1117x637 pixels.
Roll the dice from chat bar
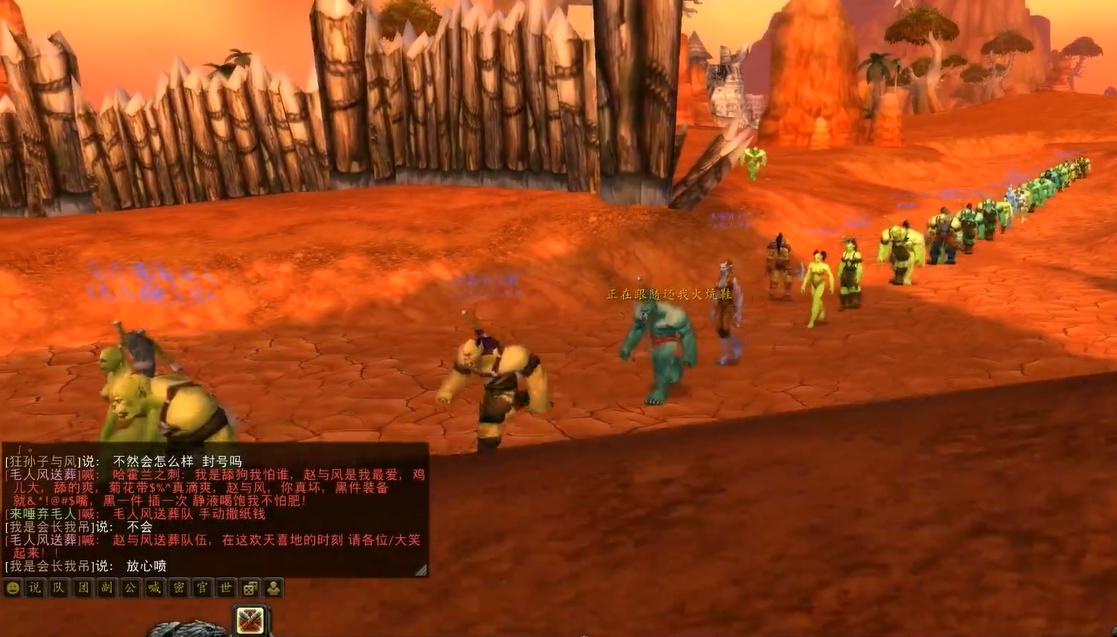point(249,588)
